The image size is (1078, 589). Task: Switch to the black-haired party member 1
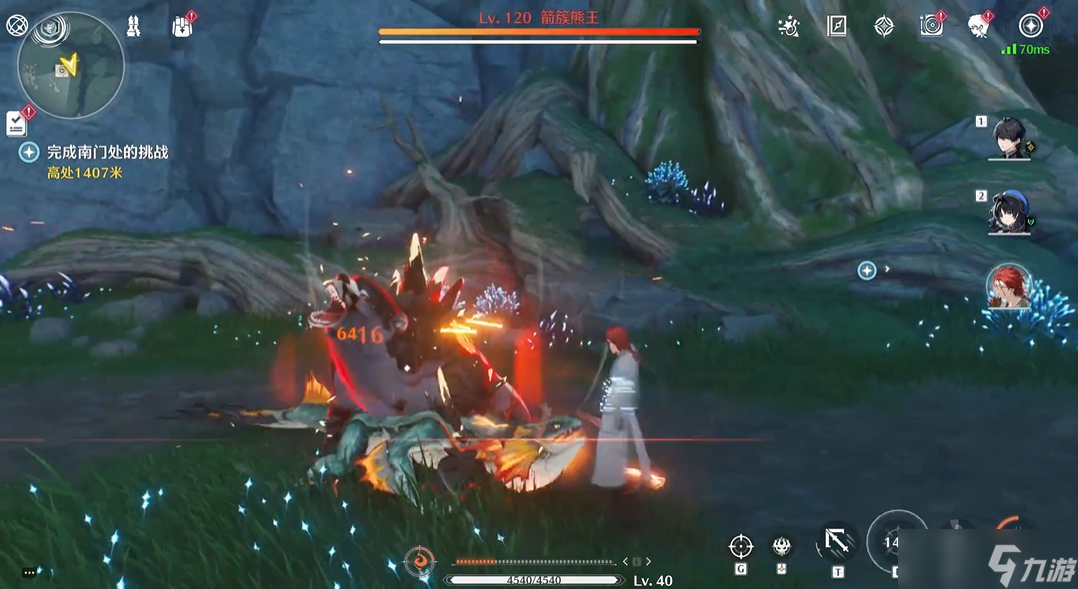1010,138
